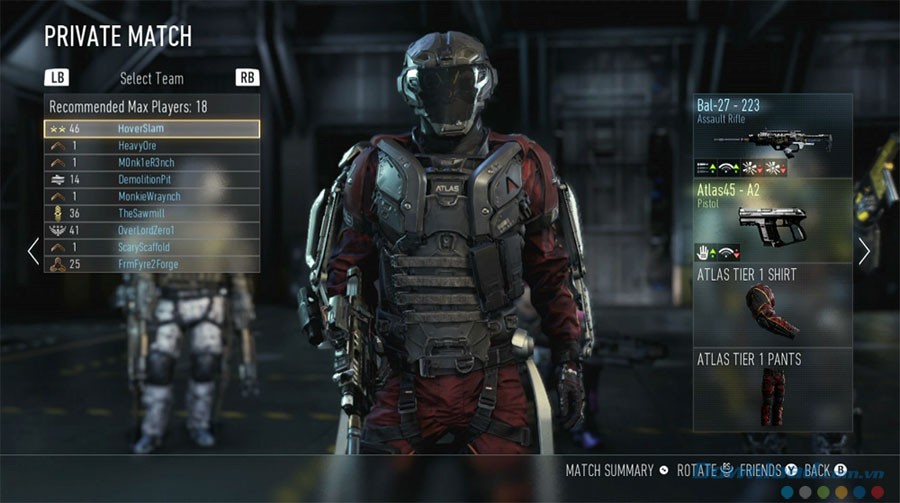Highlight DemolitionPit in the player list
This screenshot has height=503, width=900.
(x=151, y=180)
